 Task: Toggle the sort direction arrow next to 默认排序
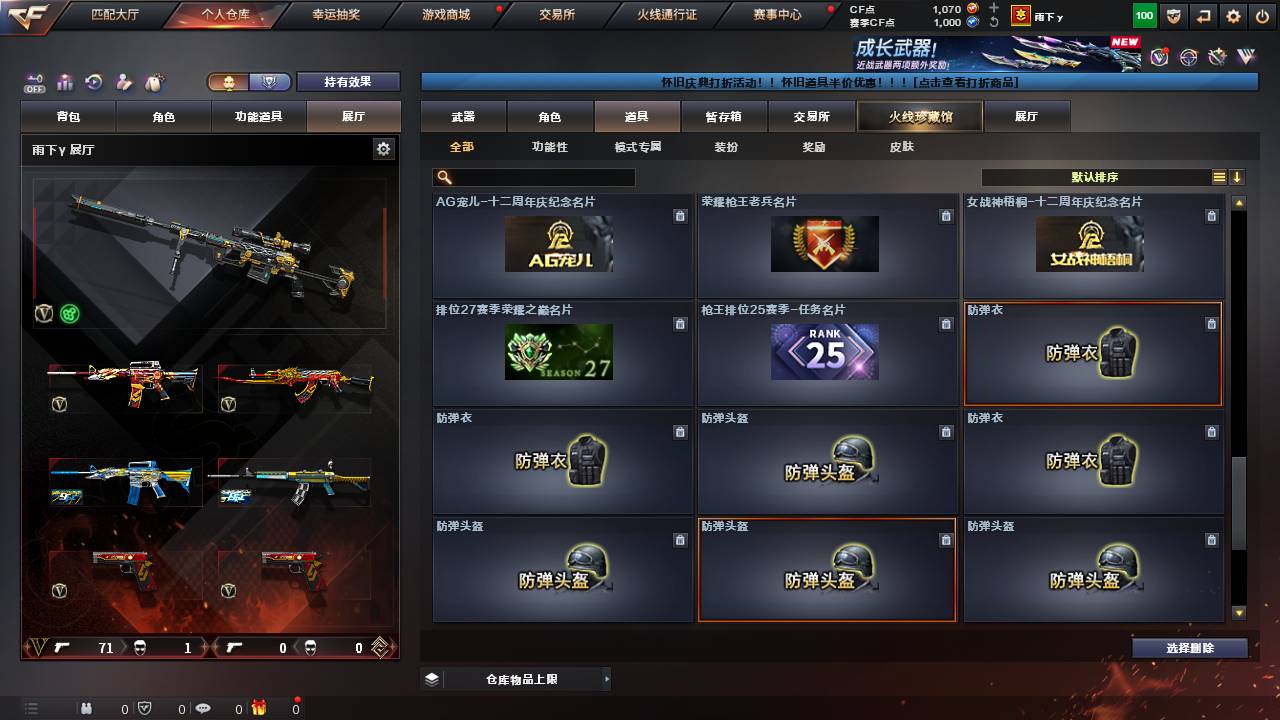1237,176
